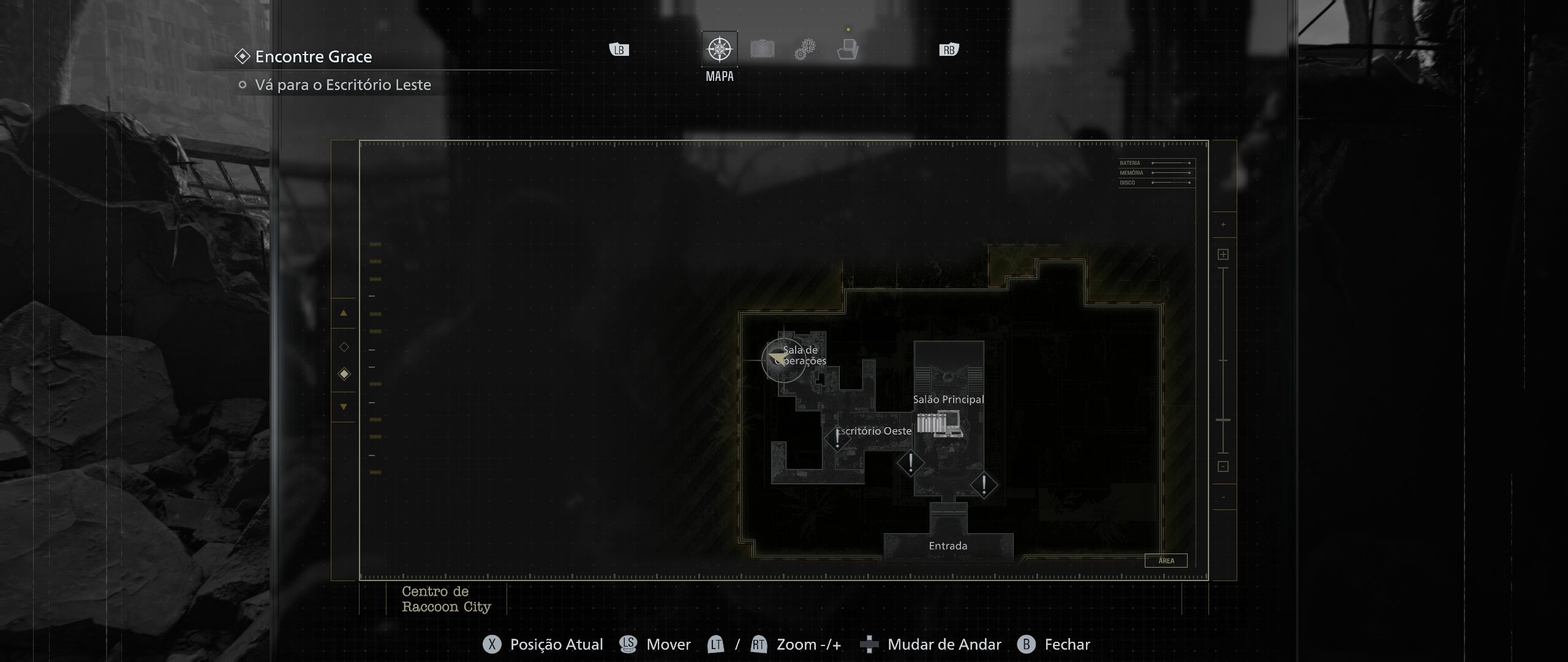Select the Salão Principal typewriter icon
This screenshot has height=662, width=1568.
point(948,424)
